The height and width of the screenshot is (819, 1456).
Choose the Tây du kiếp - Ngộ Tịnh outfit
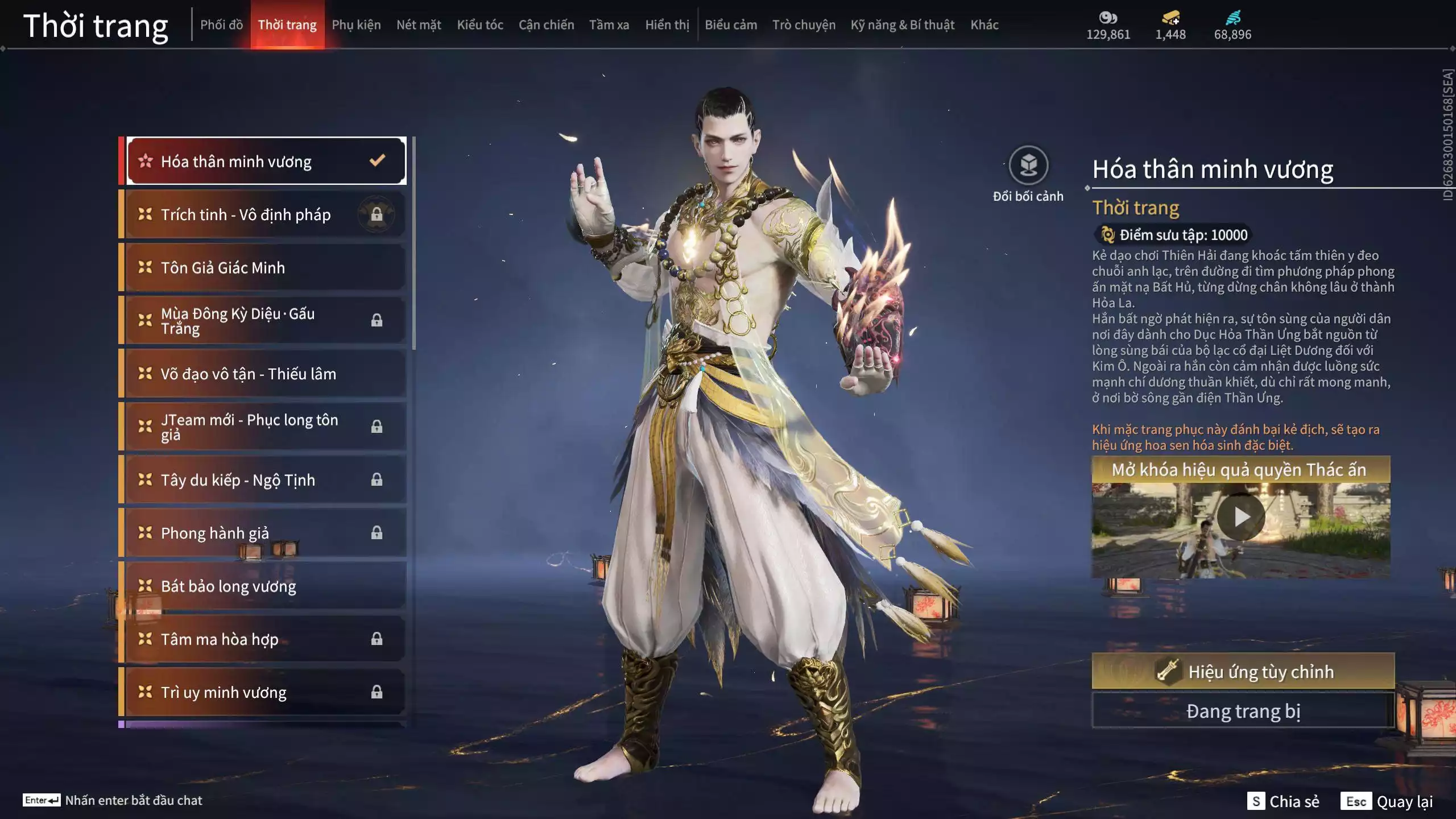click(265, 480)
